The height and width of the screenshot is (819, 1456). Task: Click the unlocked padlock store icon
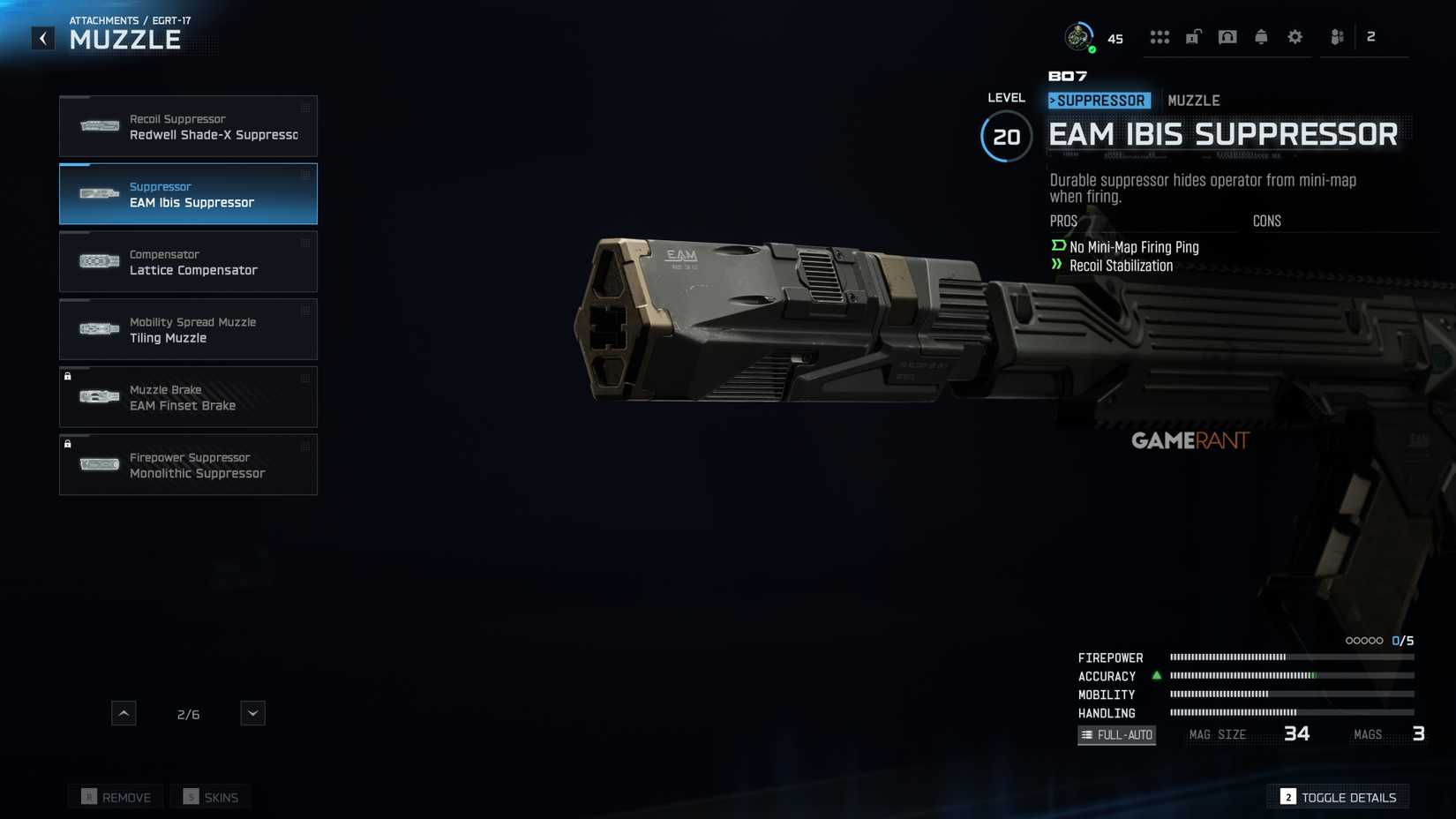click(x=1194, y=36)
